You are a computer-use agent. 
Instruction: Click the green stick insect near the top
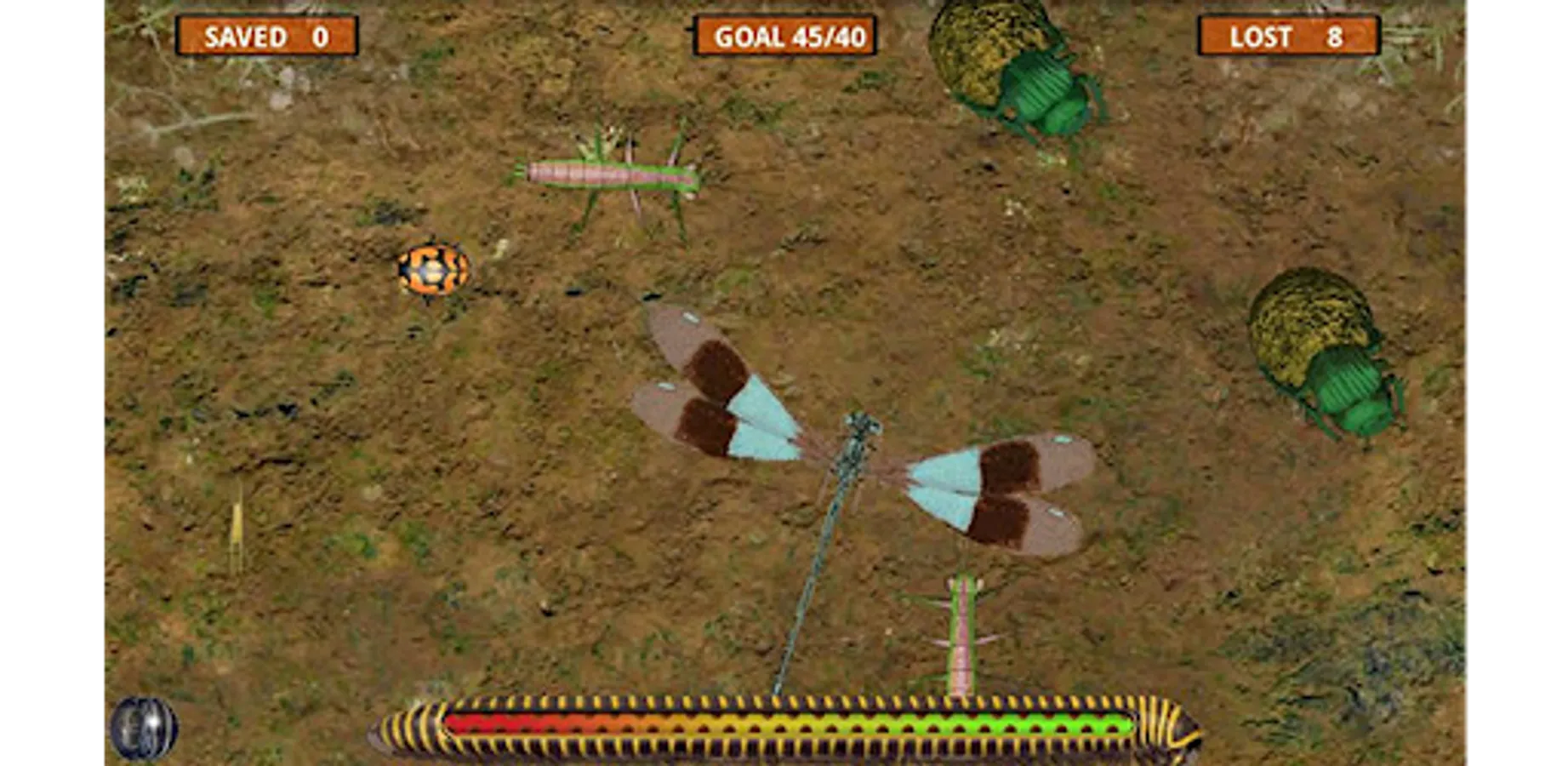coord(604,174)
